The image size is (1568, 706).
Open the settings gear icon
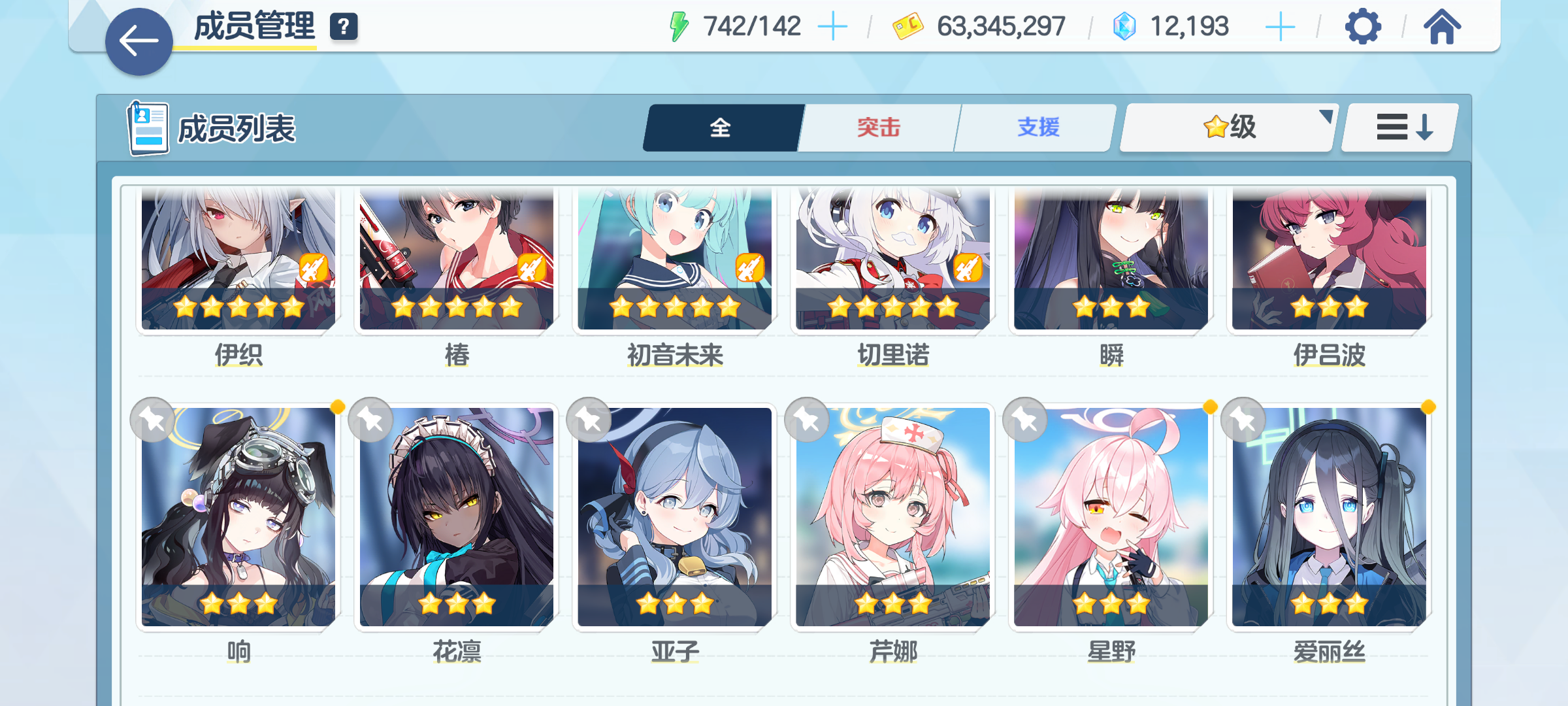1364,26
